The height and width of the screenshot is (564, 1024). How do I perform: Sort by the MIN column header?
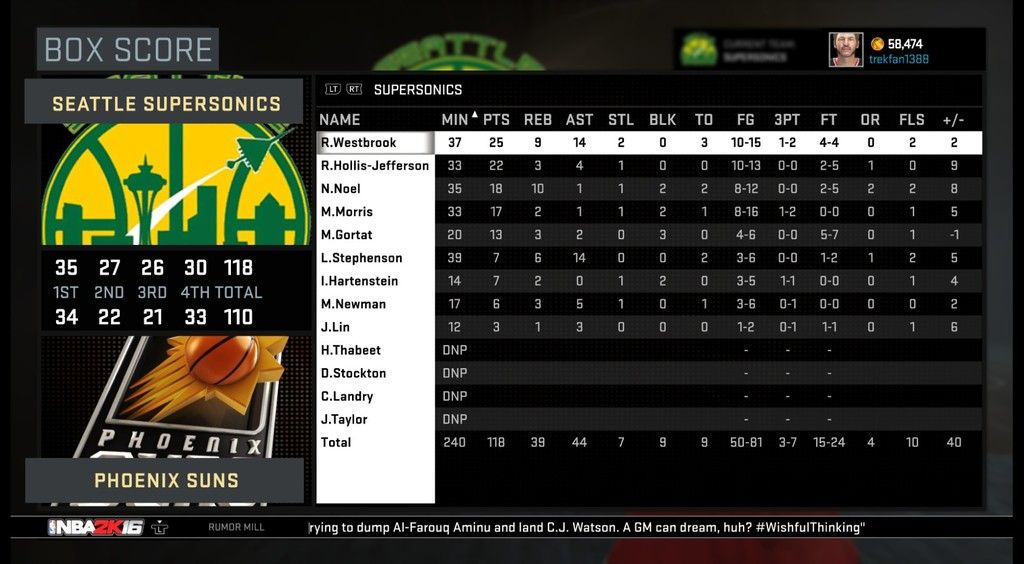[x=454, y=120]
